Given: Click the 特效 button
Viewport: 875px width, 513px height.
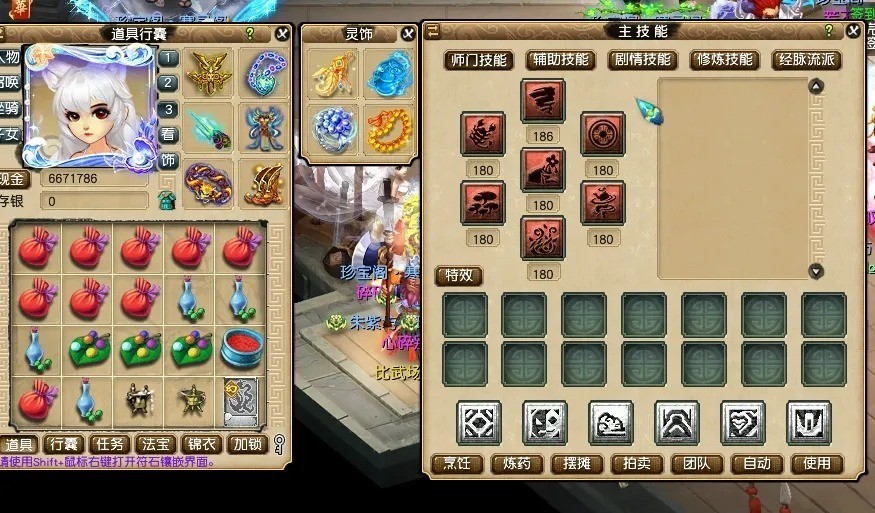Looking at the screenshot, I should (x=458, y=275).
